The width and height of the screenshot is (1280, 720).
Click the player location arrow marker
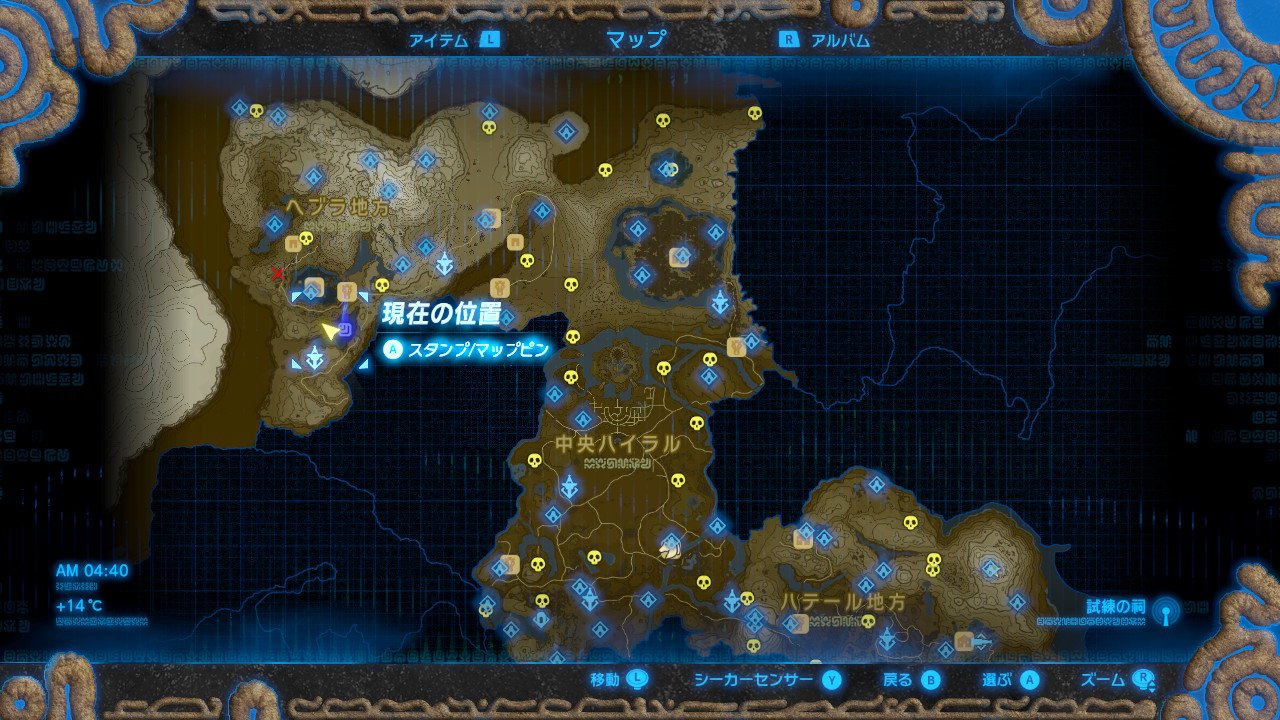coord(330,331)
